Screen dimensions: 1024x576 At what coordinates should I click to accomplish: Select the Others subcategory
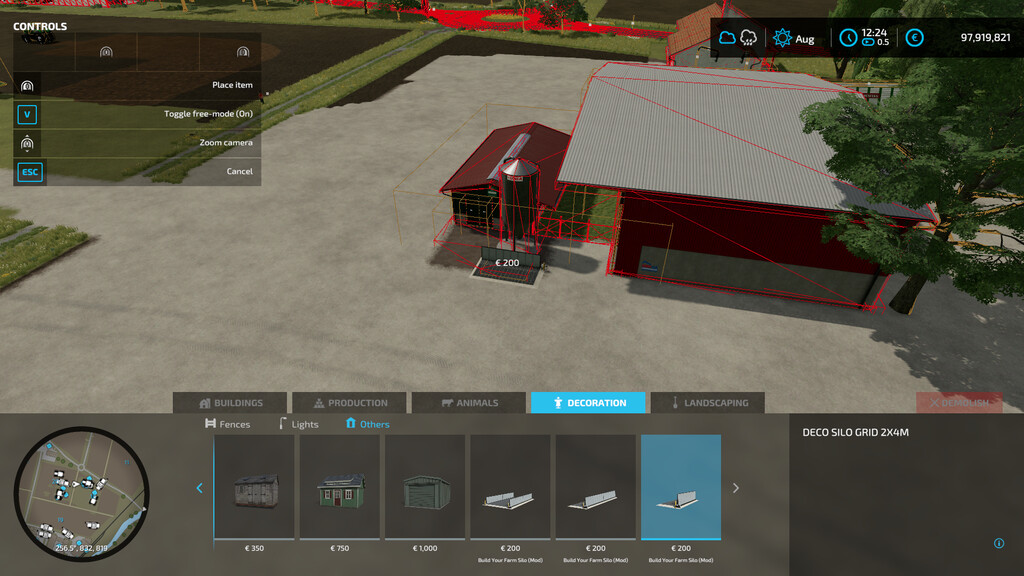pos(367,424)
